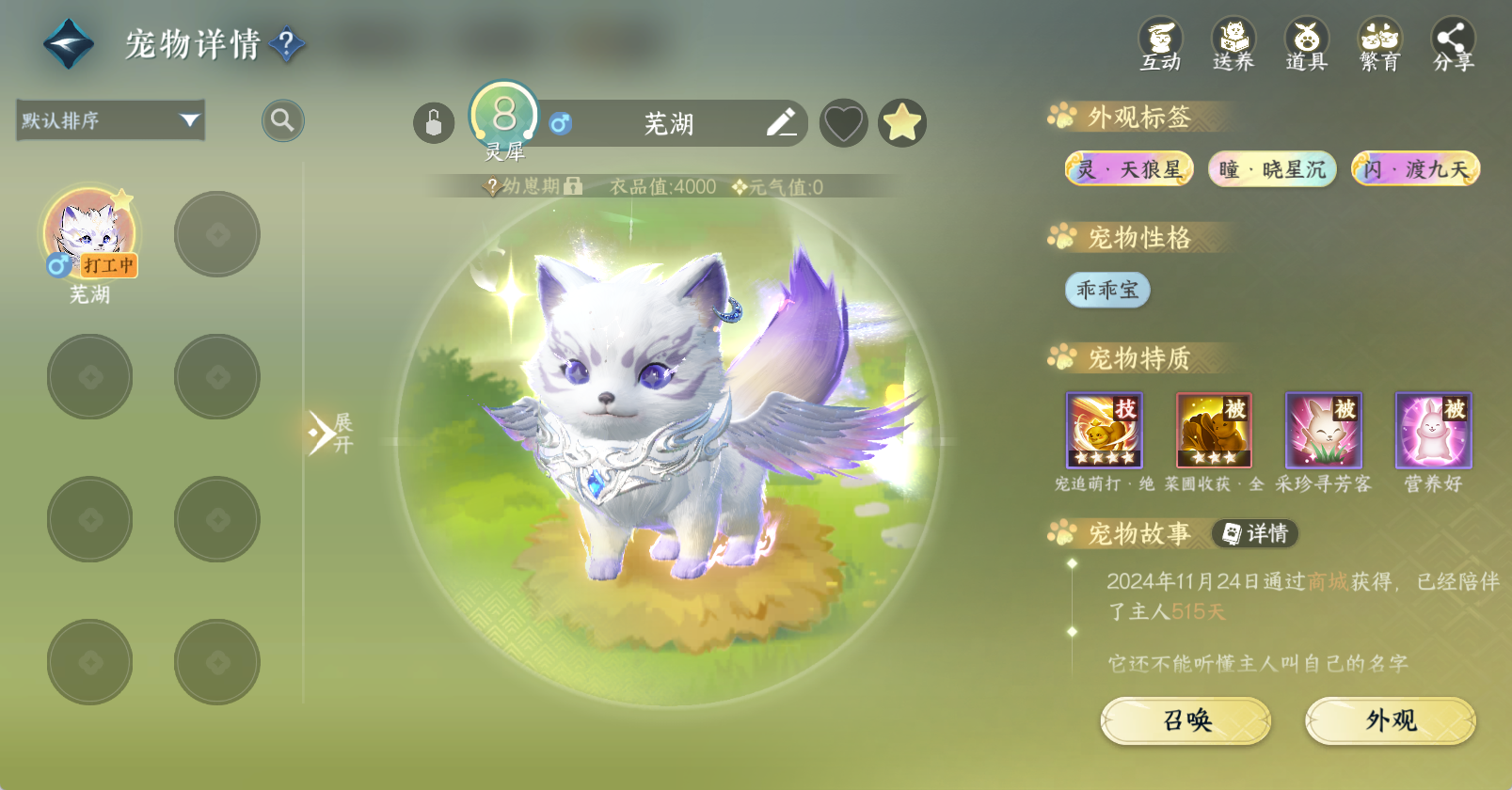This screenshot has height=790, width=1512.
Task: Select the pet 芜湖 in the list
Action: [x=90, y=234]
